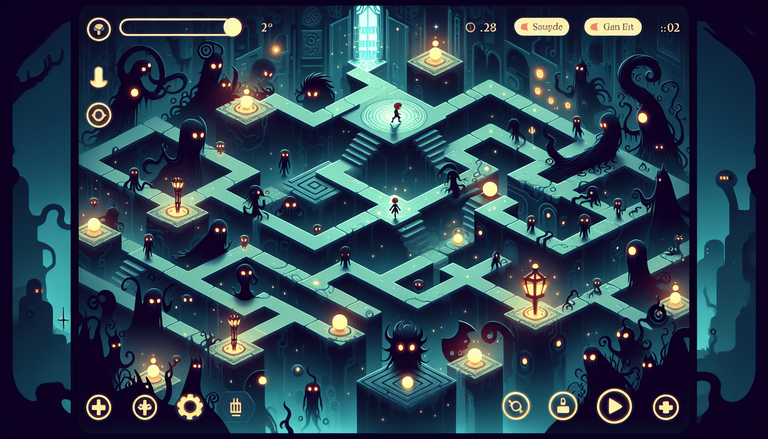Select the Souyde pill button

[541, 27]
